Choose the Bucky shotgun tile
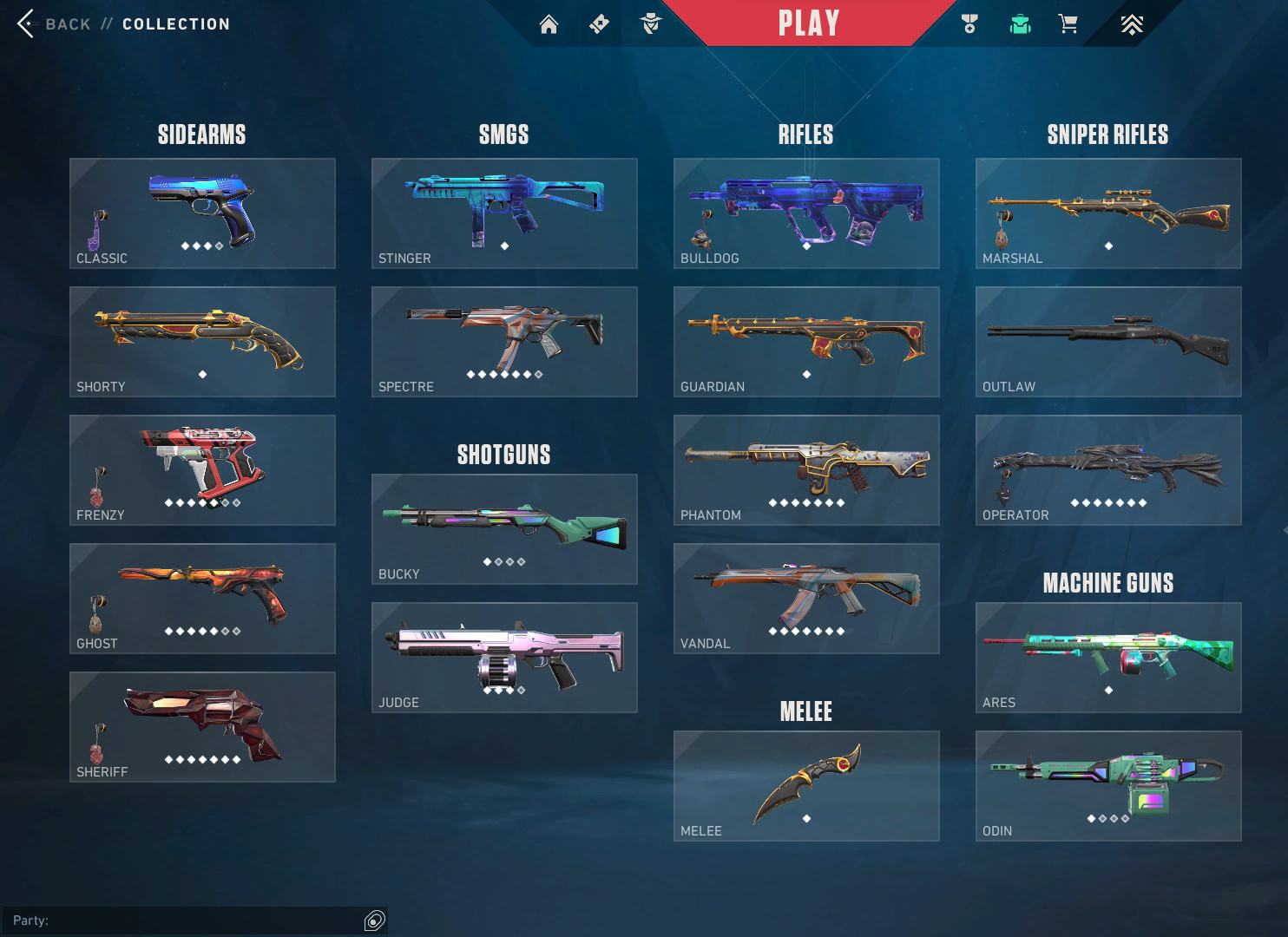 [504, 529]
